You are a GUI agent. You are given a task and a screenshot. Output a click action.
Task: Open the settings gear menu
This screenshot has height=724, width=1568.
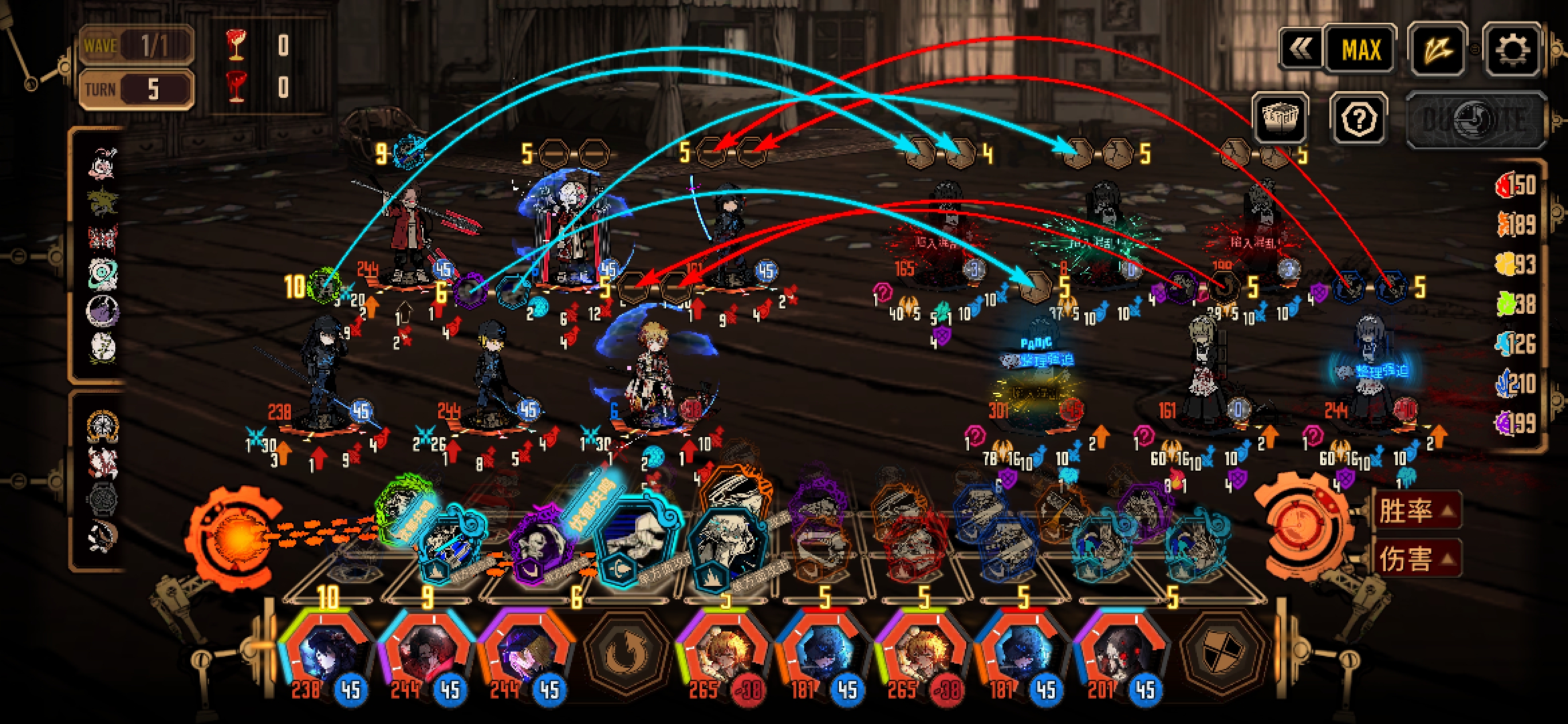[1512, 50]
